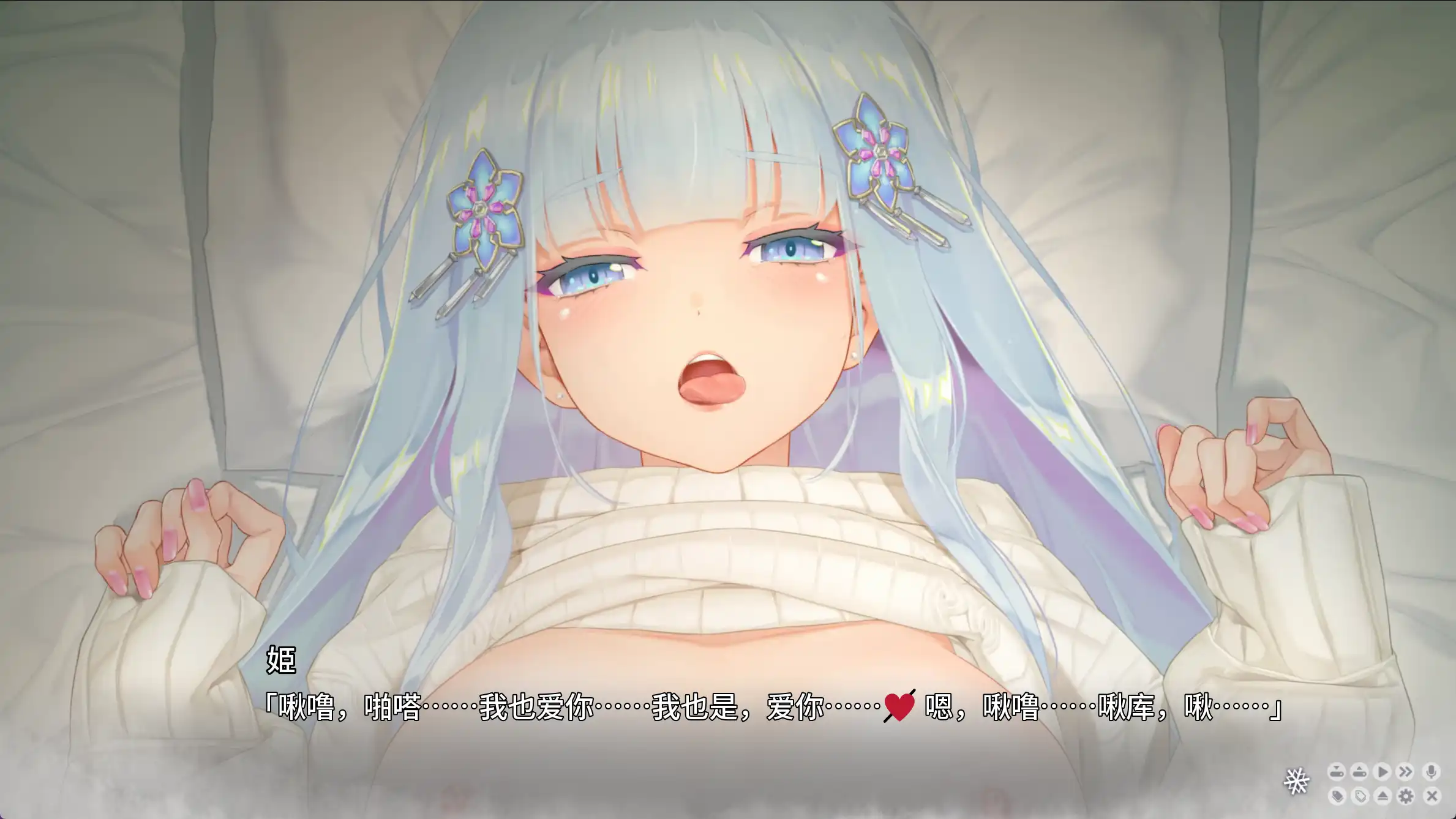Enable auto-play mode with the play button
The height and width of the screenshot is (819, 1456).
[x=1383, y=772]
